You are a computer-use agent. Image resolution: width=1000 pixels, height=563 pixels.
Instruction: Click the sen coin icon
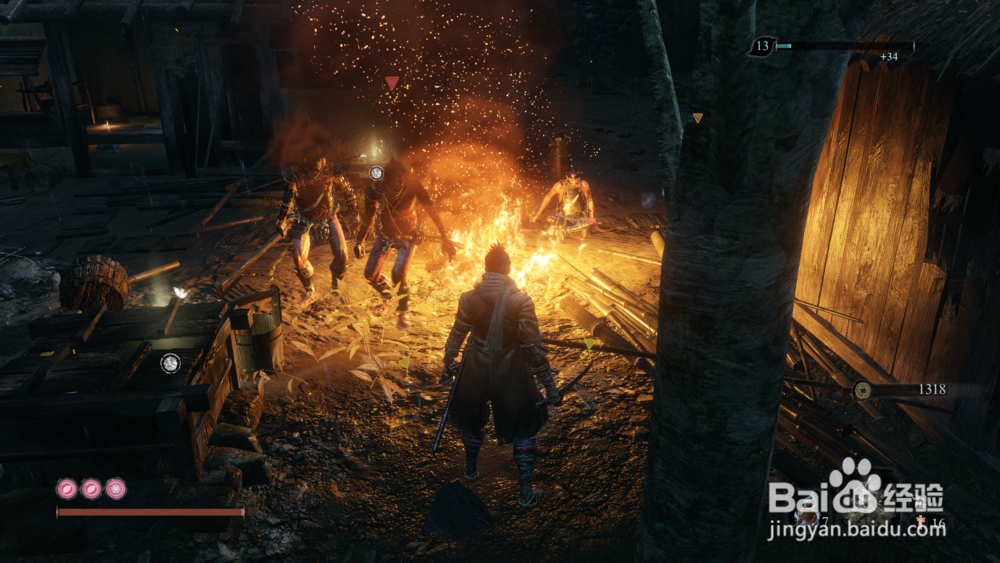(x=862, y=390)
